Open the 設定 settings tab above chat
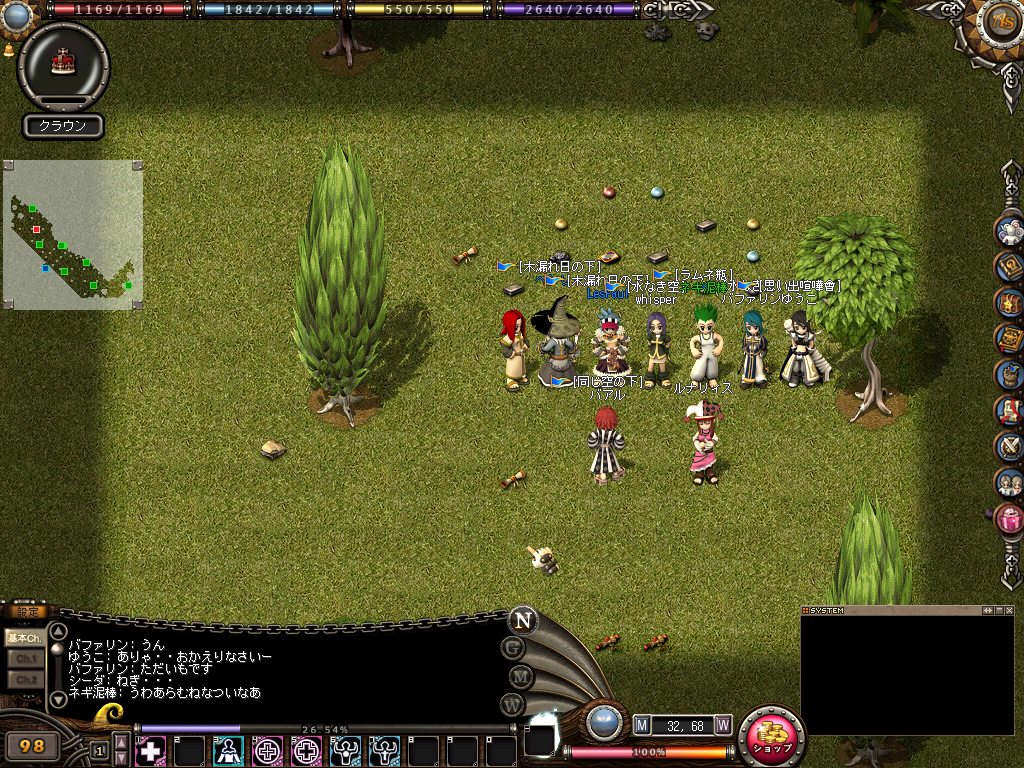This screenshot has height=768, width=1024. pyautogui.click(x=26, y=612)
